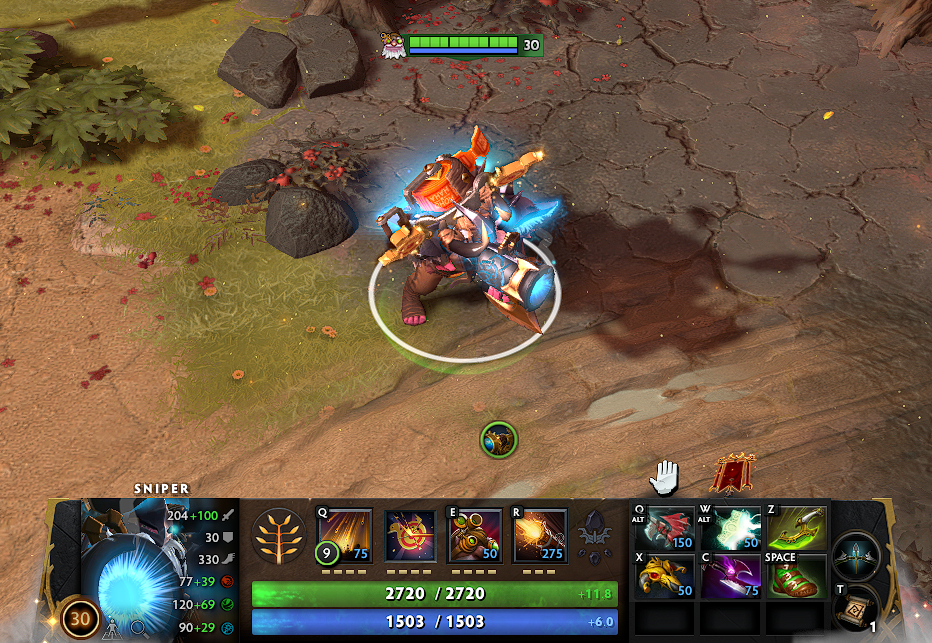
Task: Click the level 30 hero badge
Action: (x=81, y=619)
